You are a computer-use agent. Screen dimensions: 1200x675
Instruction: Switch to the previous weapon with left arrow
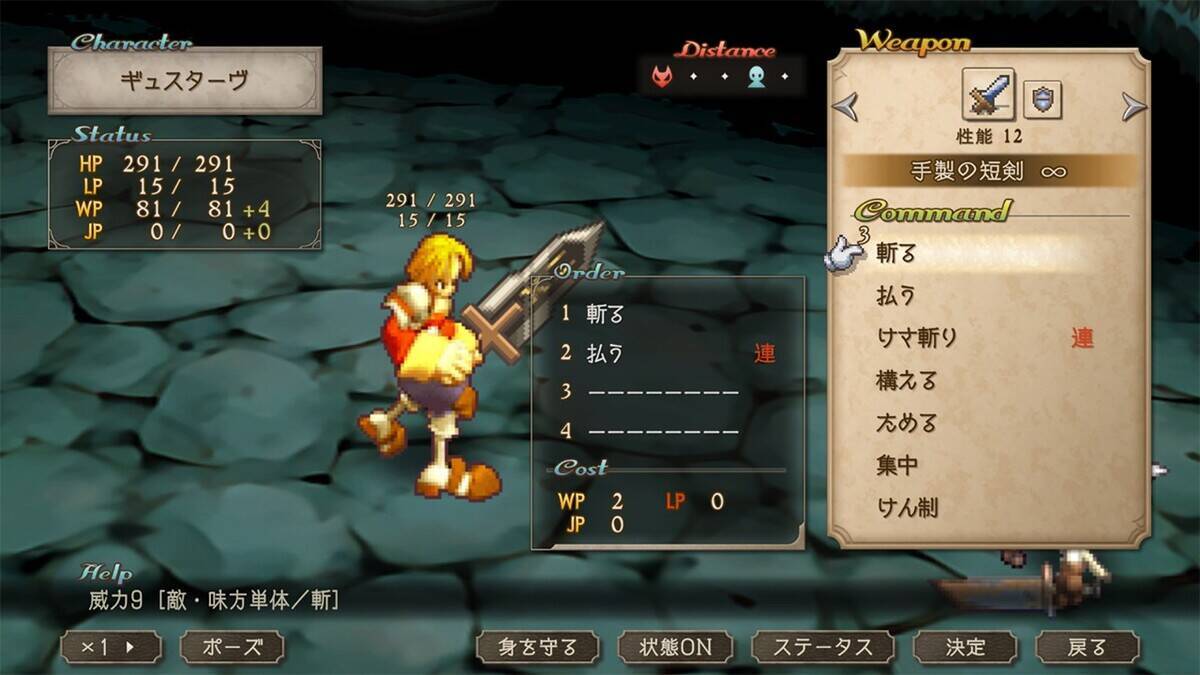click(846, 105)
